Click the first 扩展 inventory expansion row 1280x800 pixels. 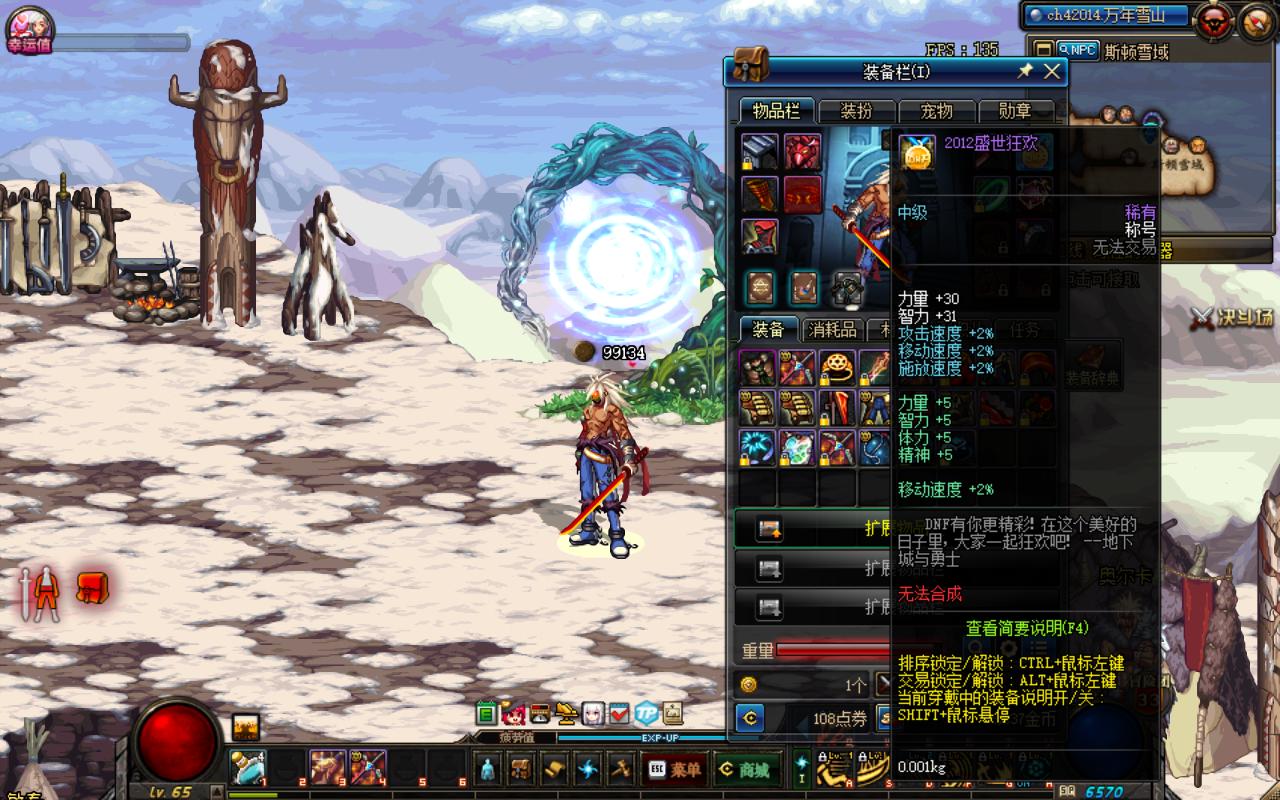click(x=812, y=528)
